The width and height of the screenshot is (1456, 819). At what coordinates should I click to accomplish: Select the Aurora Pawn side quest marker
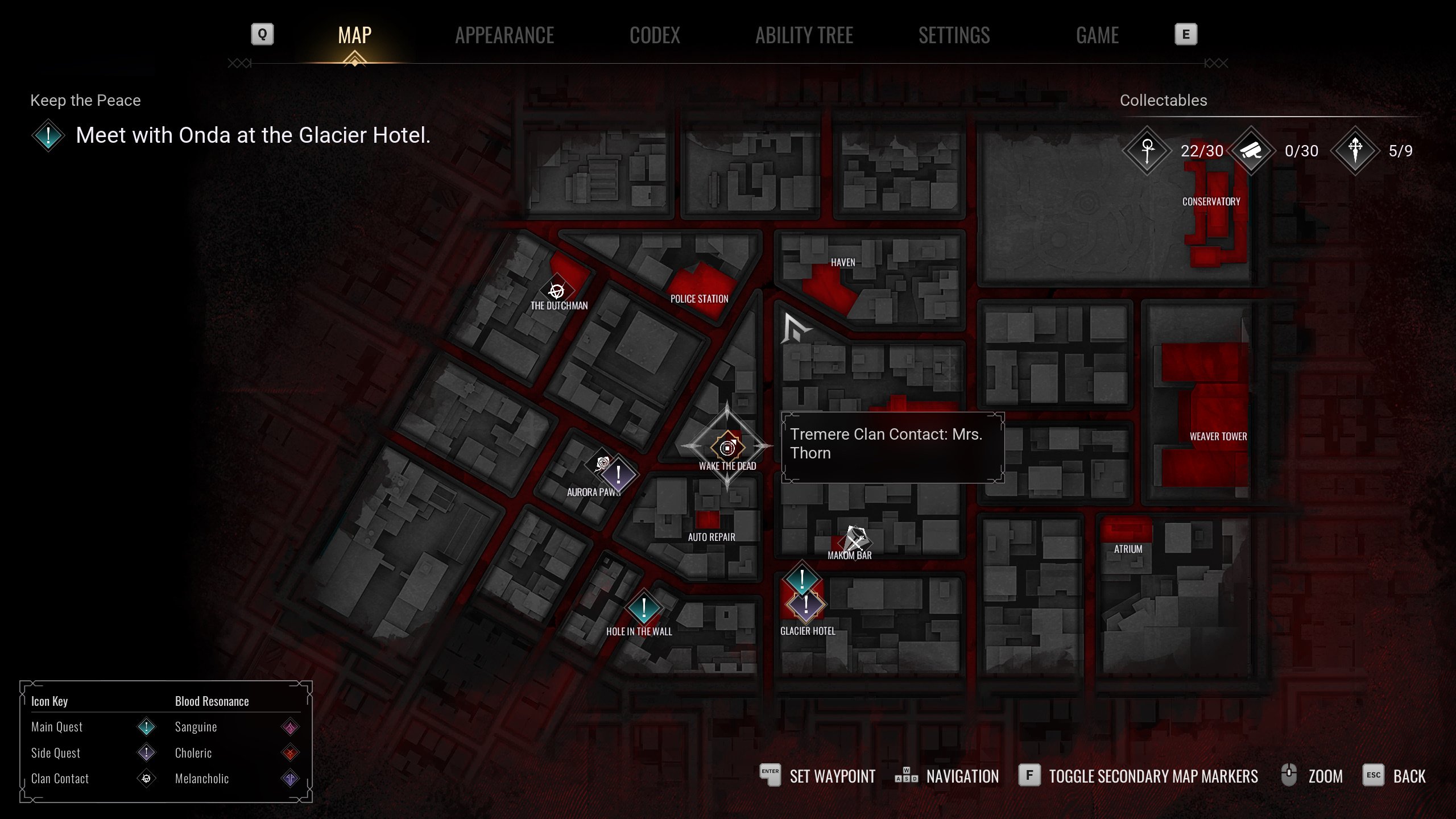pos(619,474)
